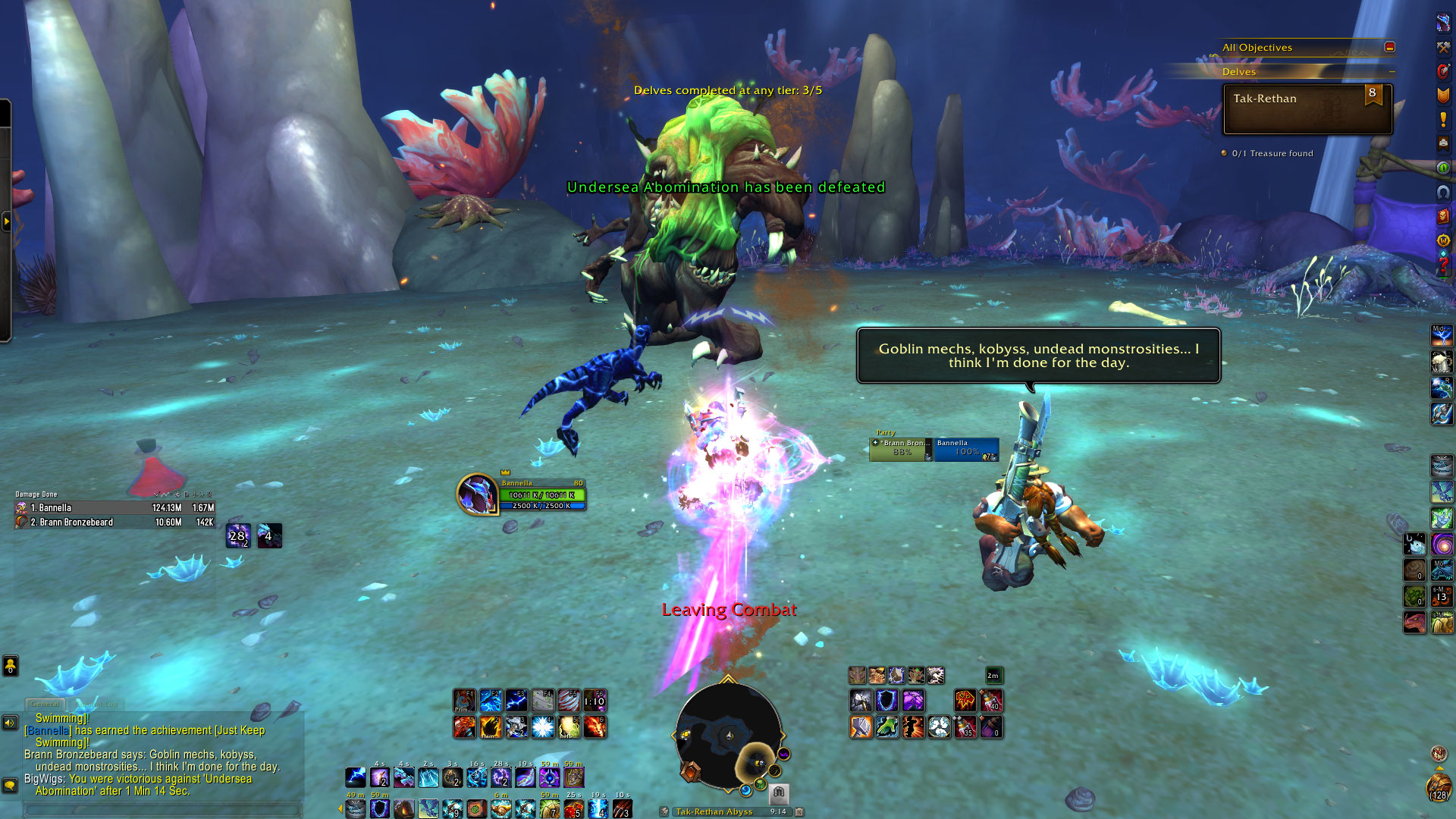Image resolution: width=1456 pixels, height=819 pixels.
Task: Select Bannella's player portrait
Action: point(477,494)
